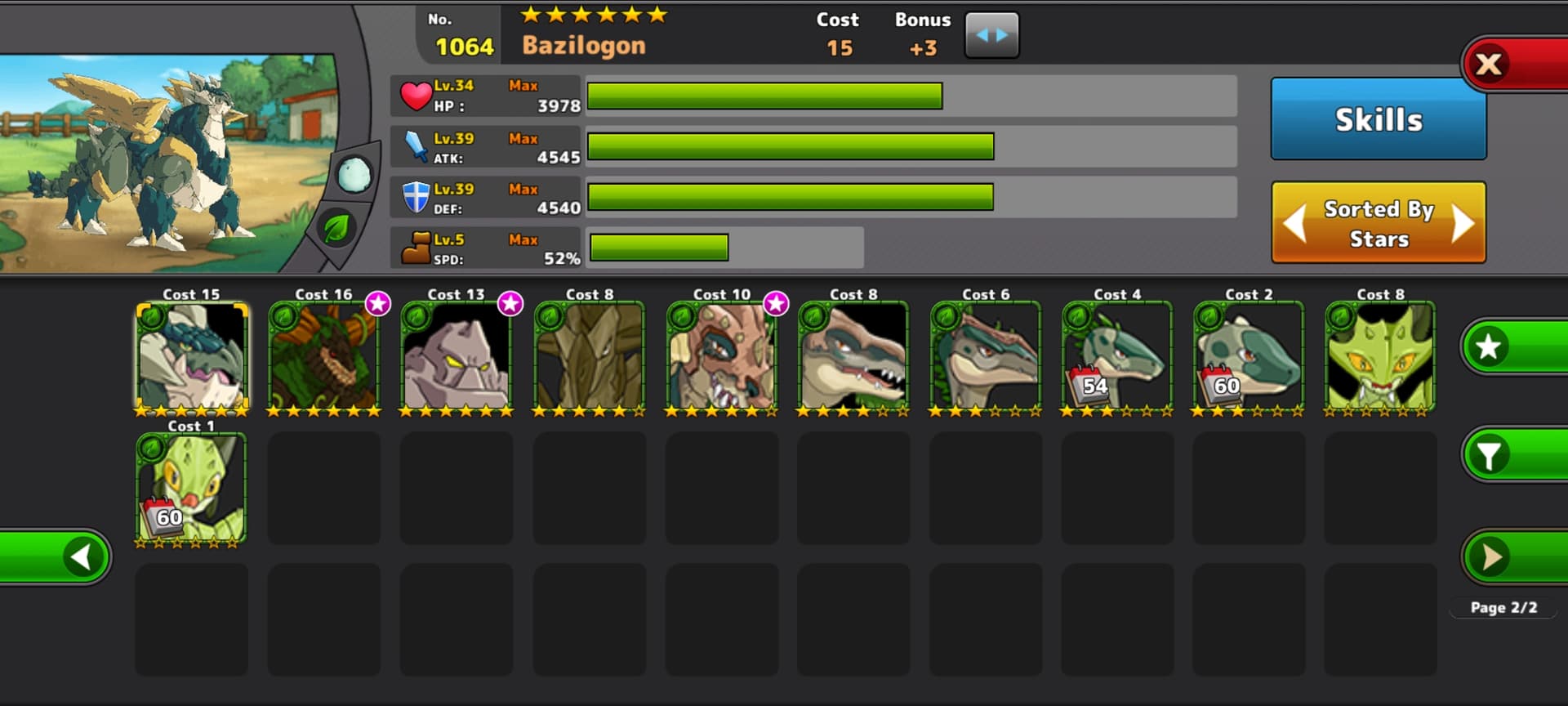Open the Skills panel

1378,119
